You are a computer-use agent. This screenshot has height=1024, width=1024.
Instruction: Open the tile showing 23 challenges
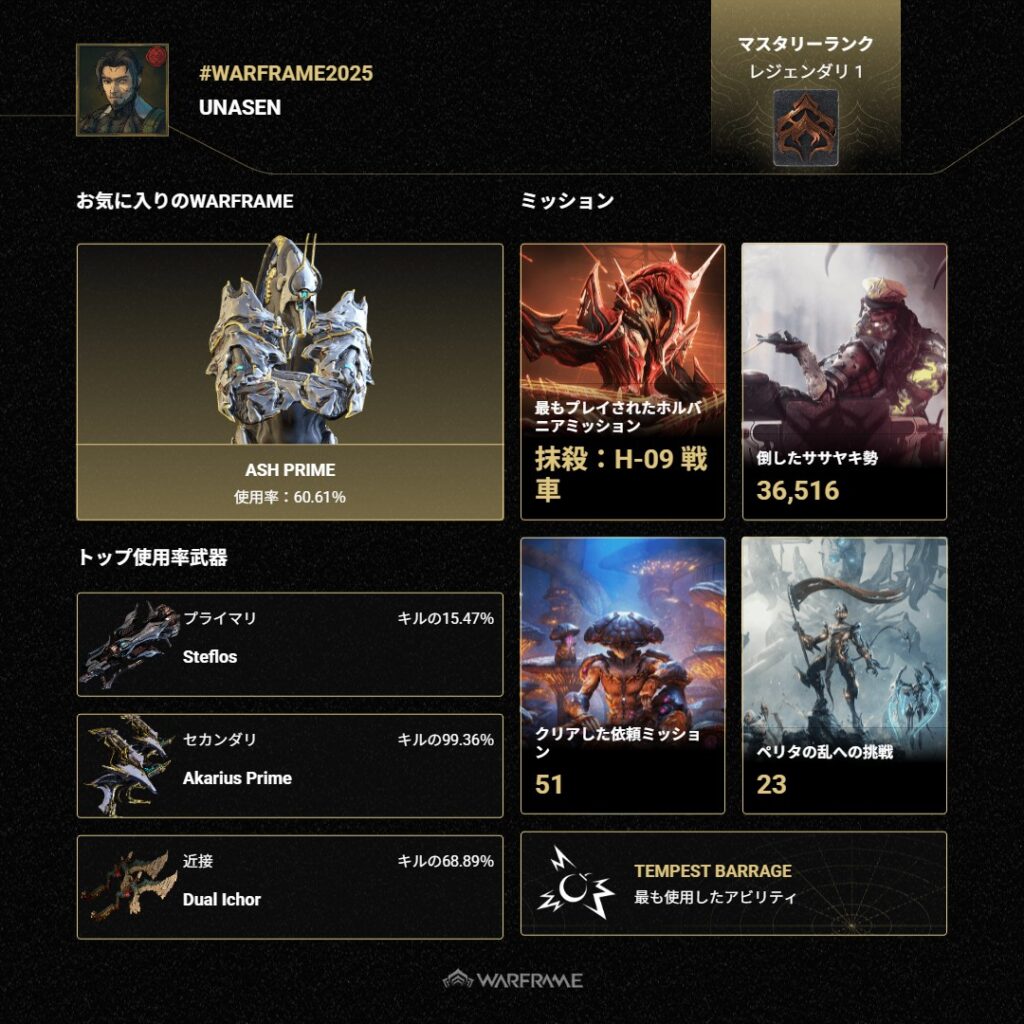[x=844, y=675]
